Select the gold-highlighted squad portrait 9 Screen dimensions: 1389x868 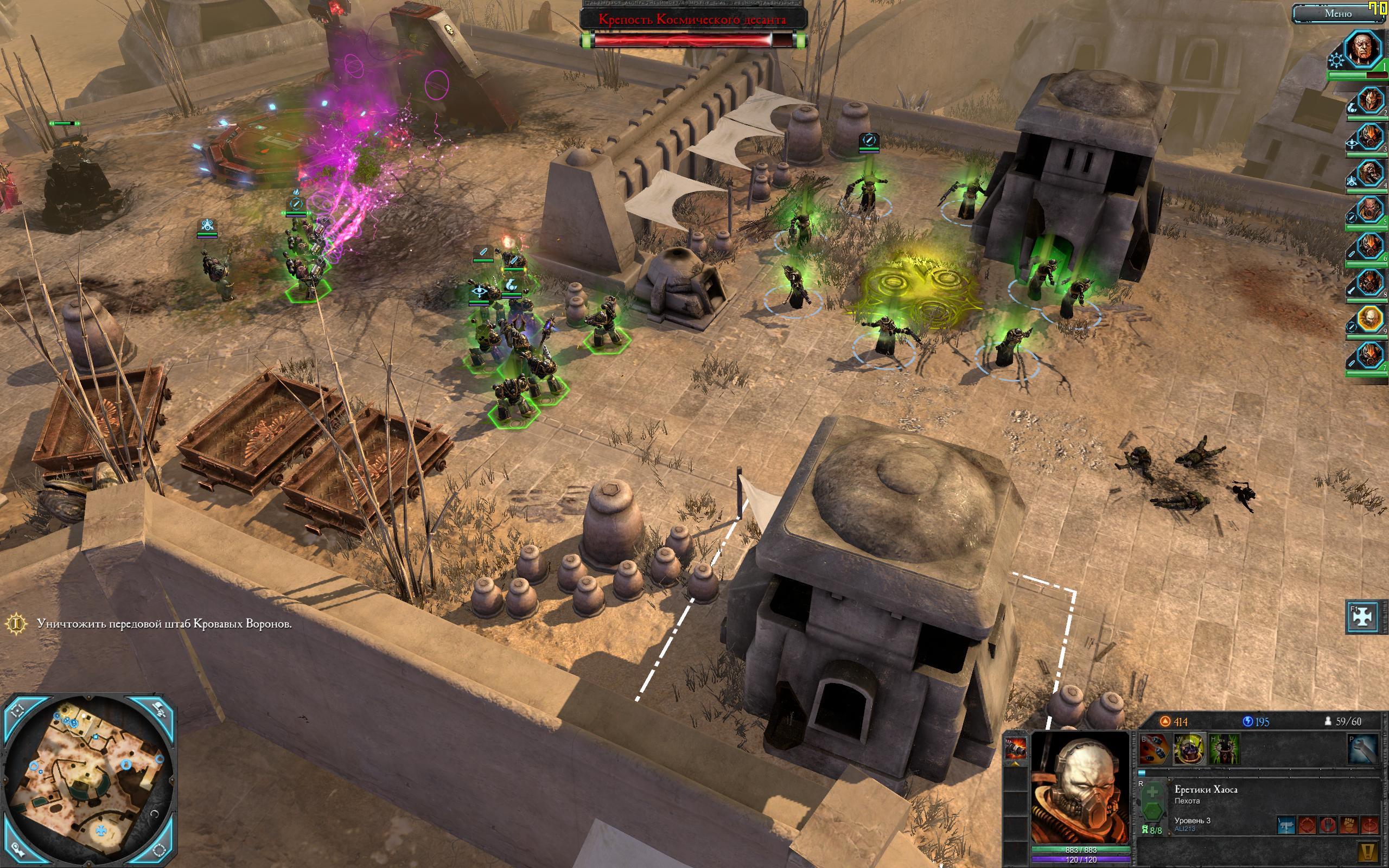tap(1369, 319)
